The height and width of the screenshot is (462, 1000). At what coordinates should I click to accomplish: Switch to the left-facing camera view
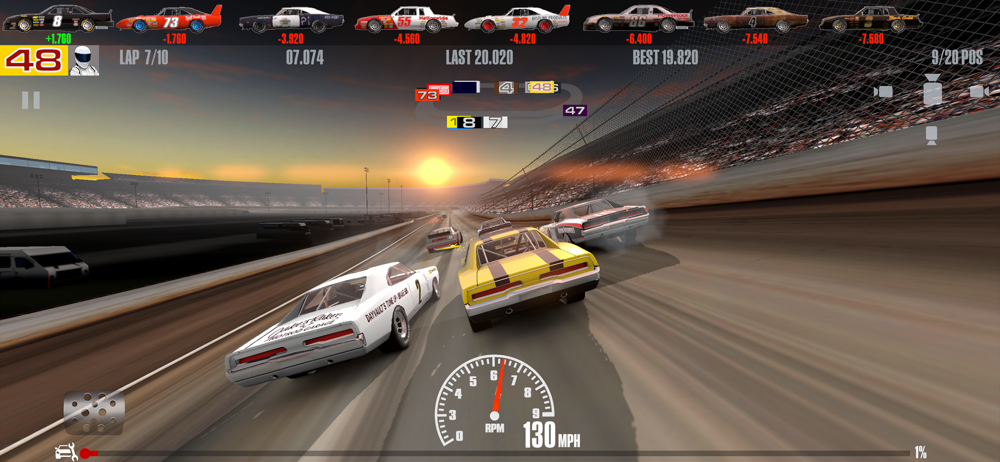tap(883, 92)
